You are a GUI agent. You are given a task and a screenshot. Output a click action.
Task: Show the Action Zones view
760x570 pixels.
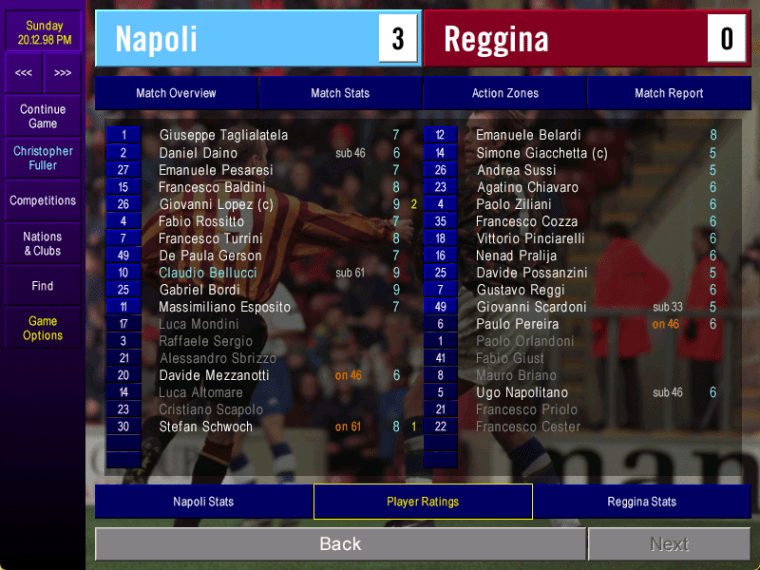(505, 93)
